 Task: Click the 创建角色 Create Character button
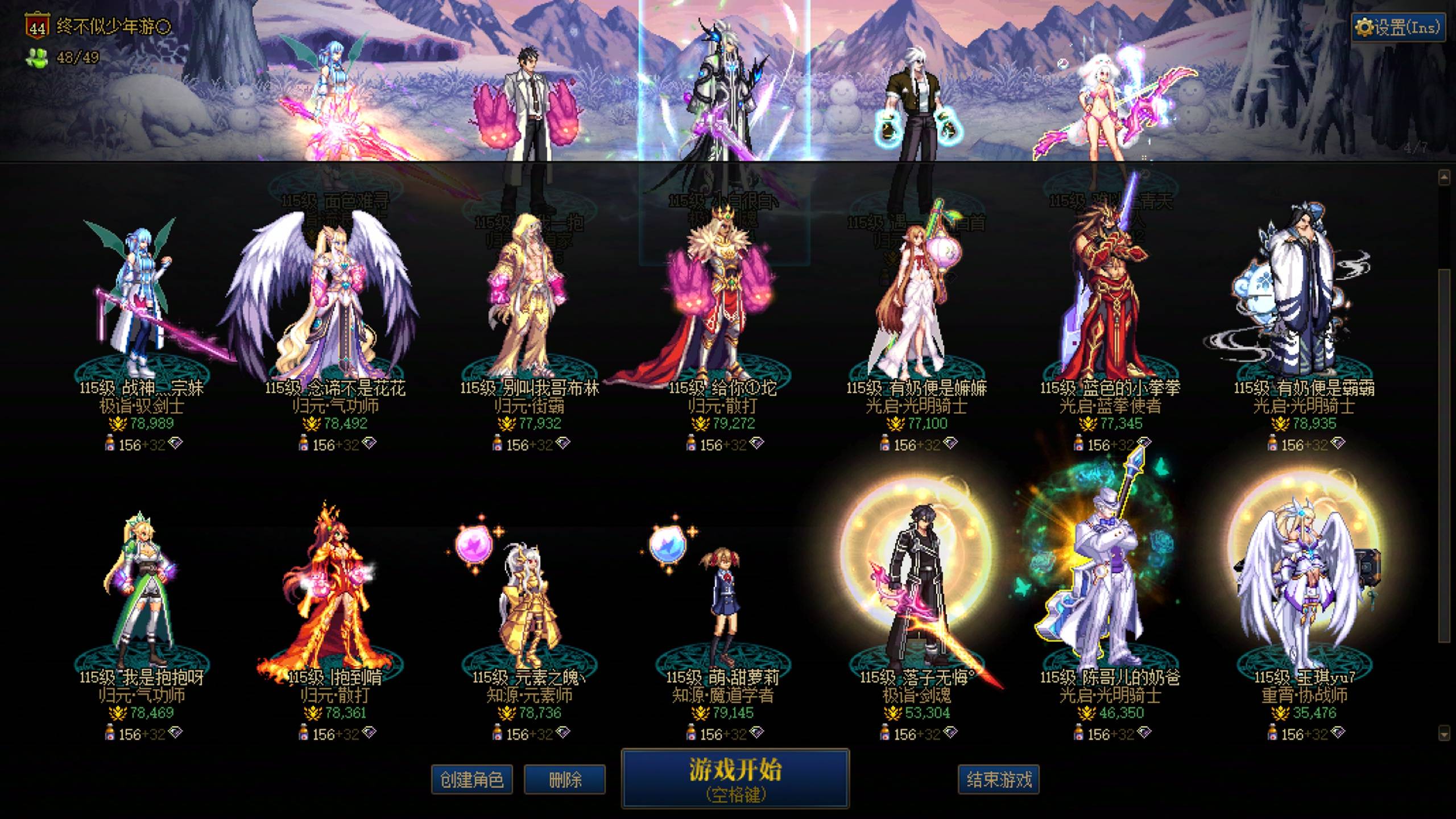(474, 779)
